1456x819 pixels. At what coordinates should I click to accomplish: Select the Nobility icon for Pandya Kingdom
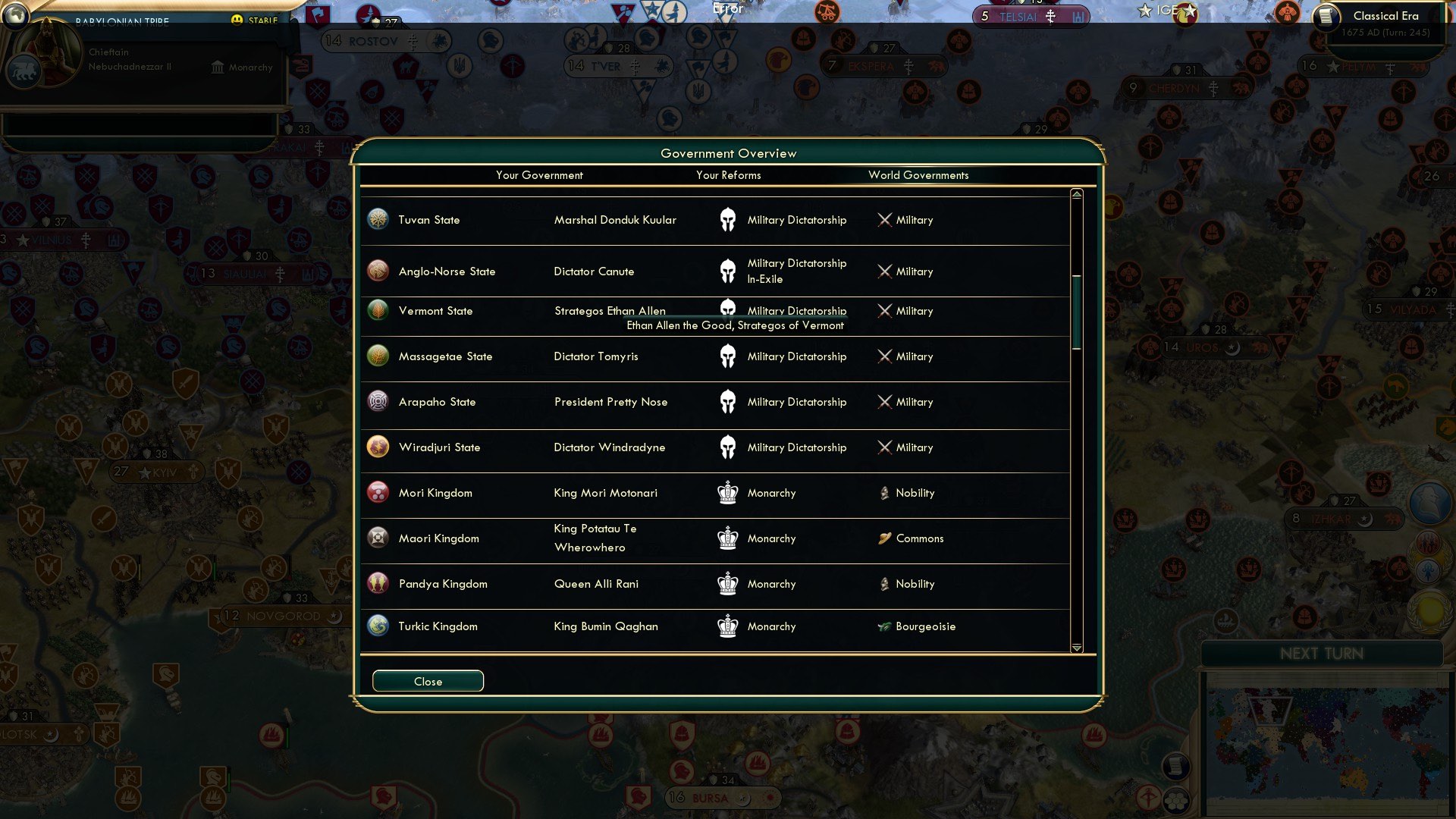(x=884, y=584)
